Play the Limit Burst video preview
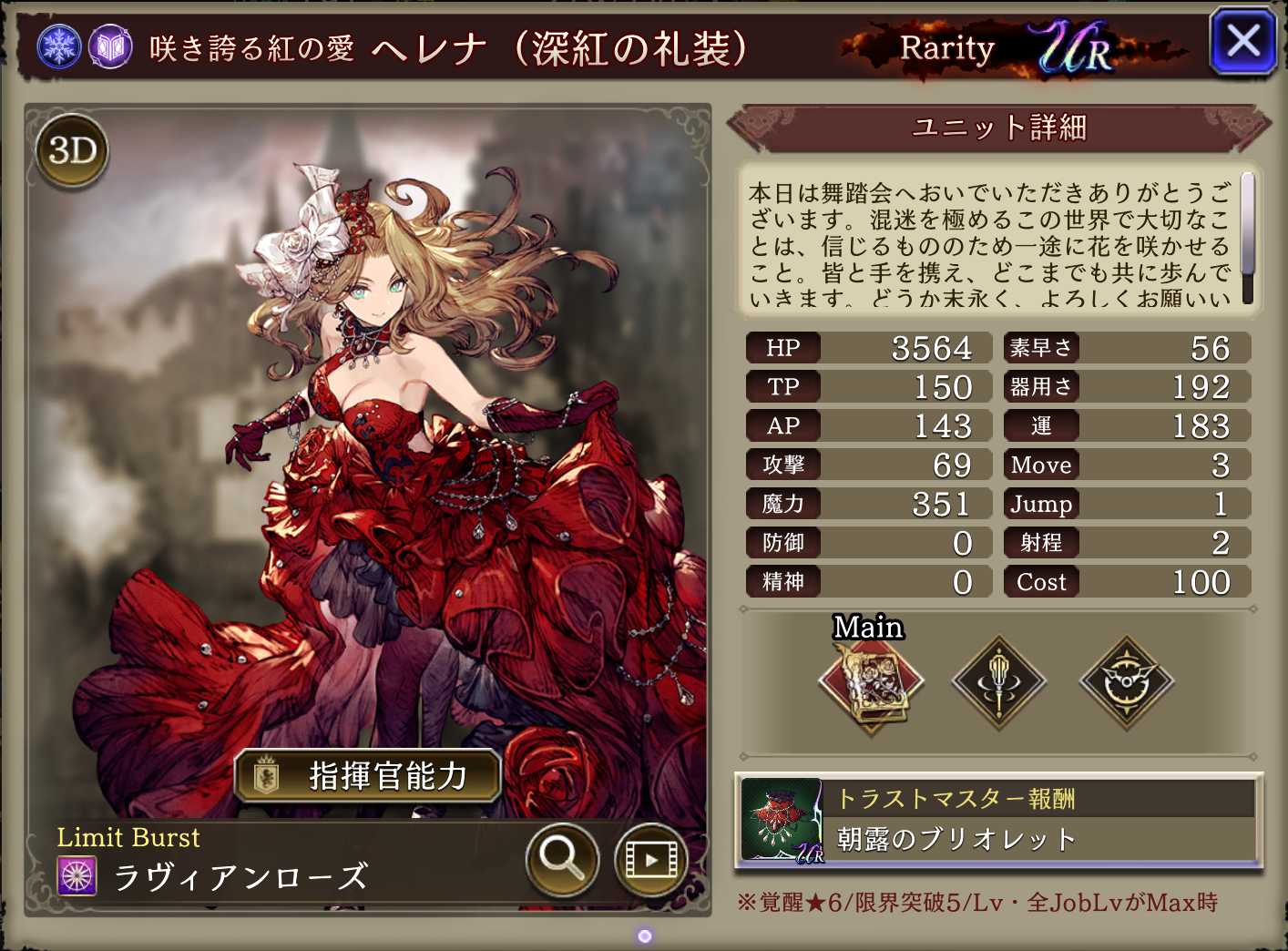Screen dimensions: 1288x951 point(650,858)
